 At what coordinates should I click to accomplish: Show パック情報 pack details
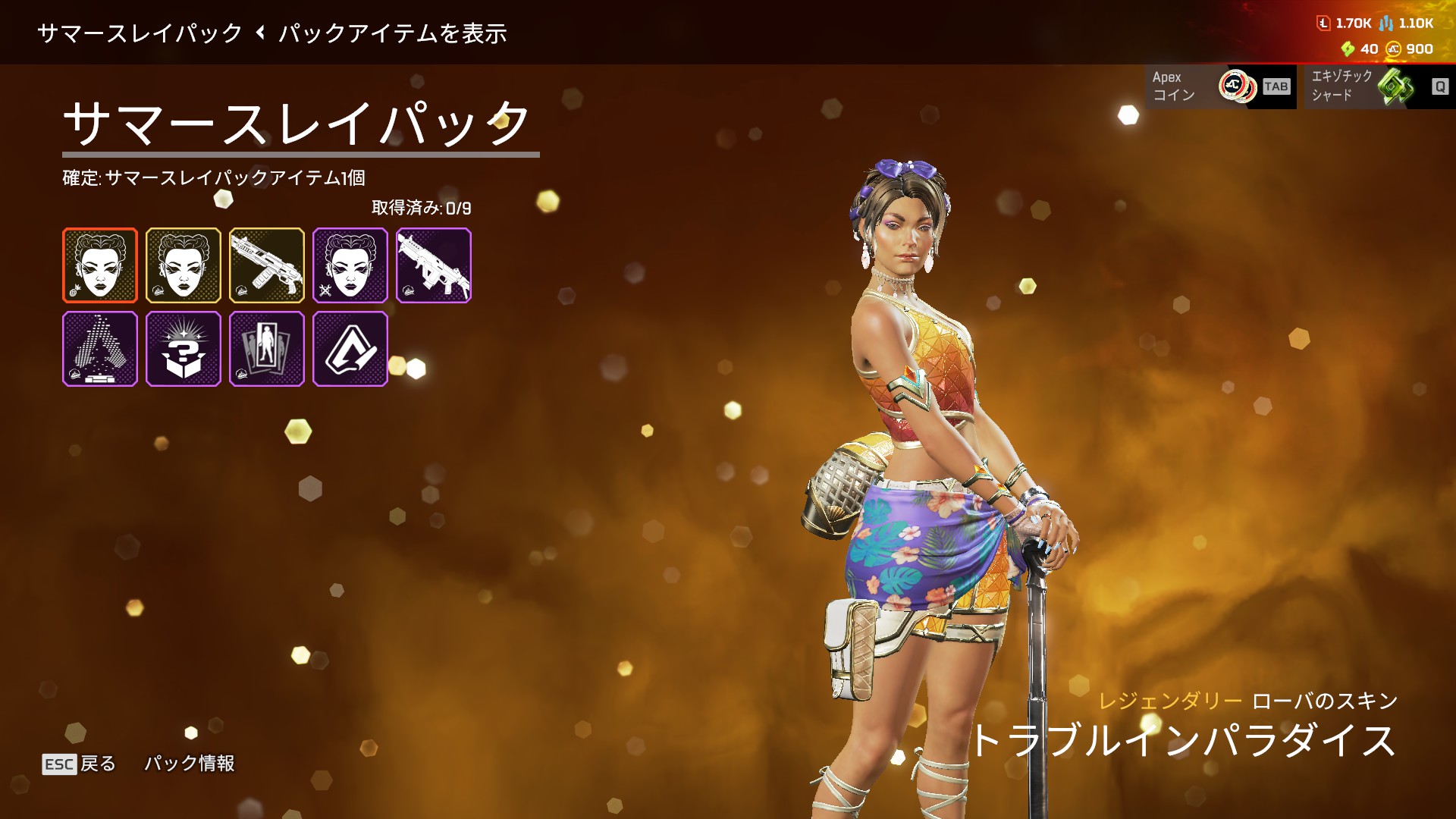pyautogui.click(x=190, y=763)
